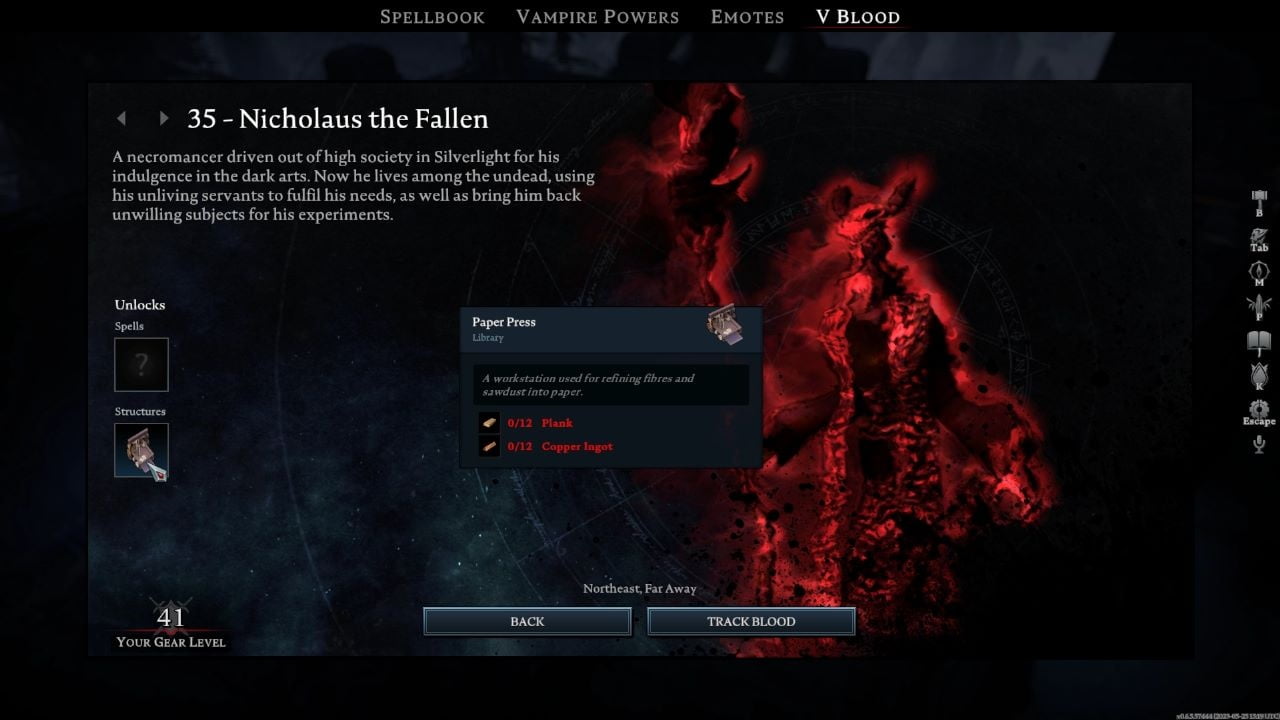This screenshot has height=720, width=1280.
Task: Click the BACK button
Action: pos(527,621)
